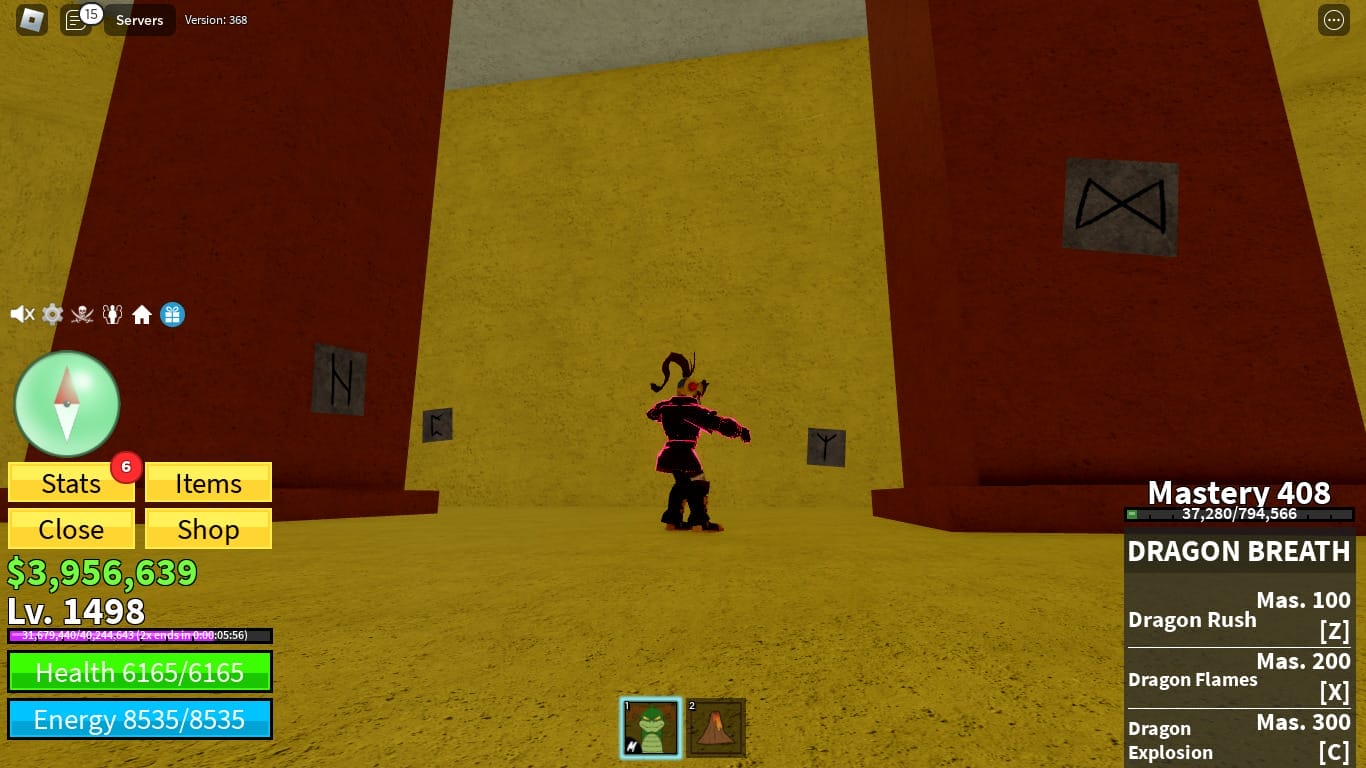Open the compass minimap

tap(66, 402)
